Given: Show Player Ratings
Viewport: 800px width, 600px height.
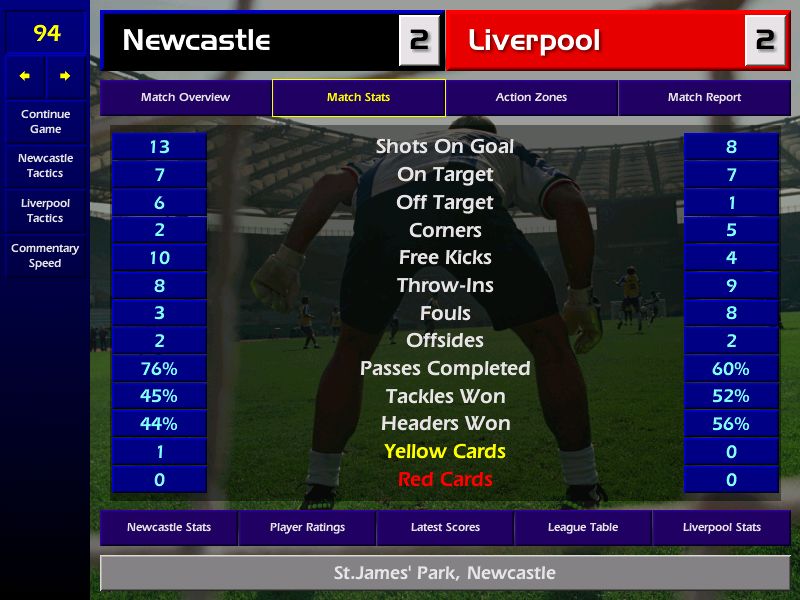Looking at the screenshot, I should (307, 527).
